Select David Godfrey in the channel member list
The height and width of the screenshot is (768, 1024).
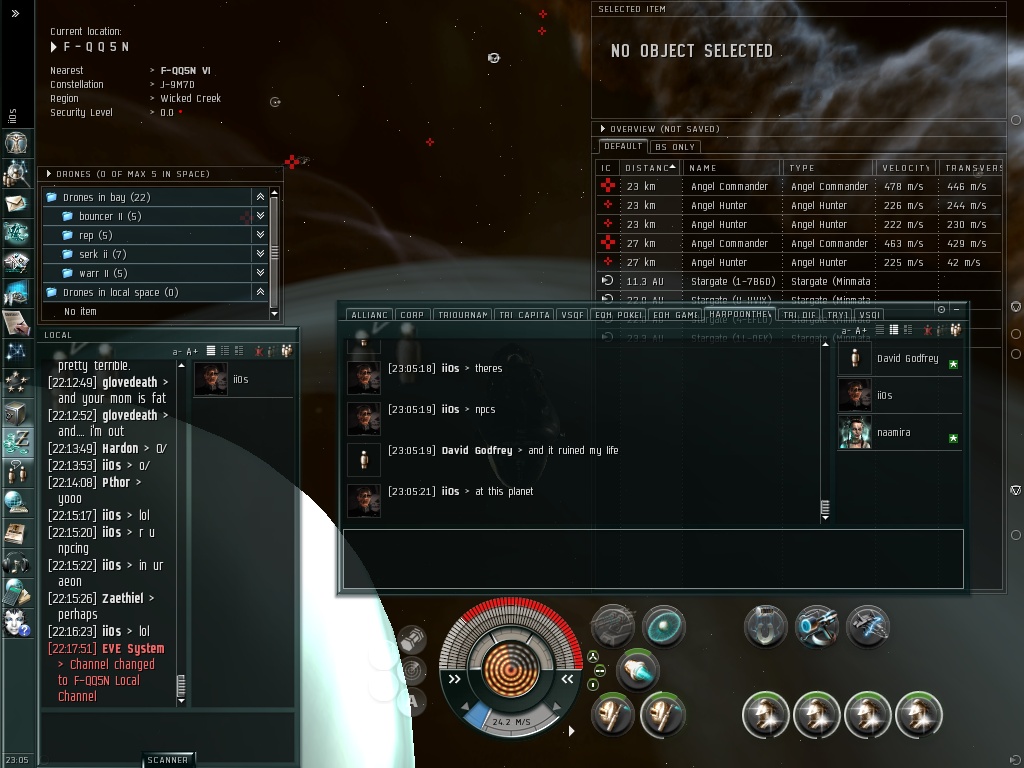coord(907,358)
